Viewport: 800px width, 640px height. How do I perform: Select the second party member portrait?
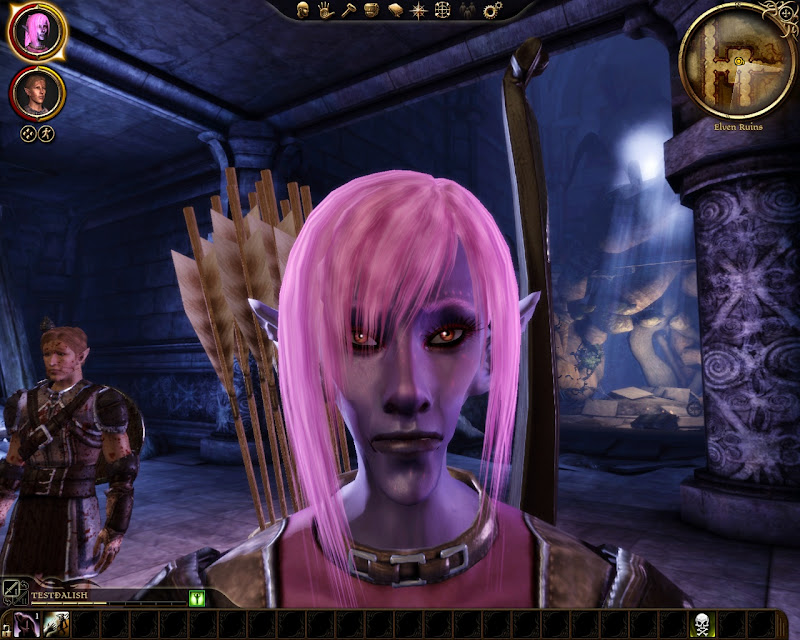point(37,93)
